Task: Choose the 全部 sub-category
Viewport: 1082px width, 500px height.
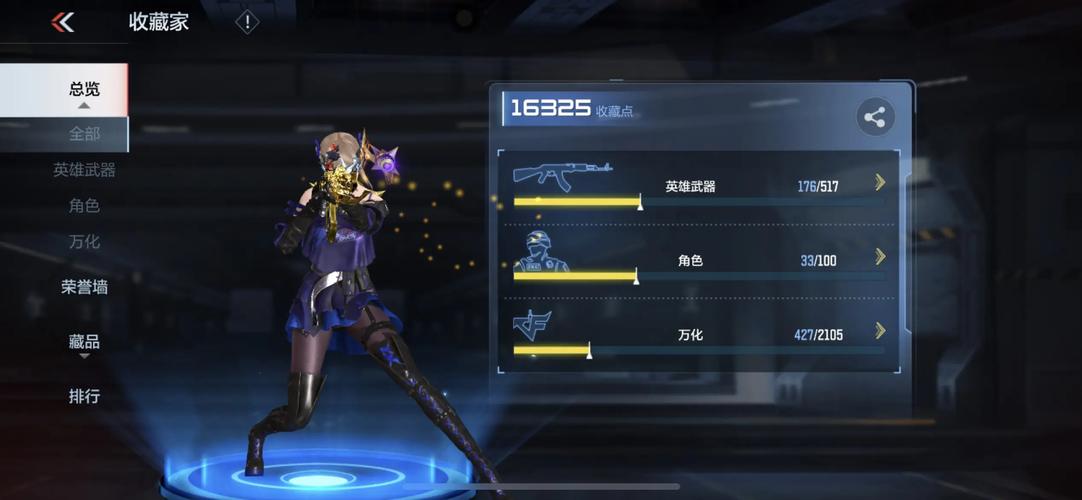Action: pyautogui.click(x=84, y=133)
